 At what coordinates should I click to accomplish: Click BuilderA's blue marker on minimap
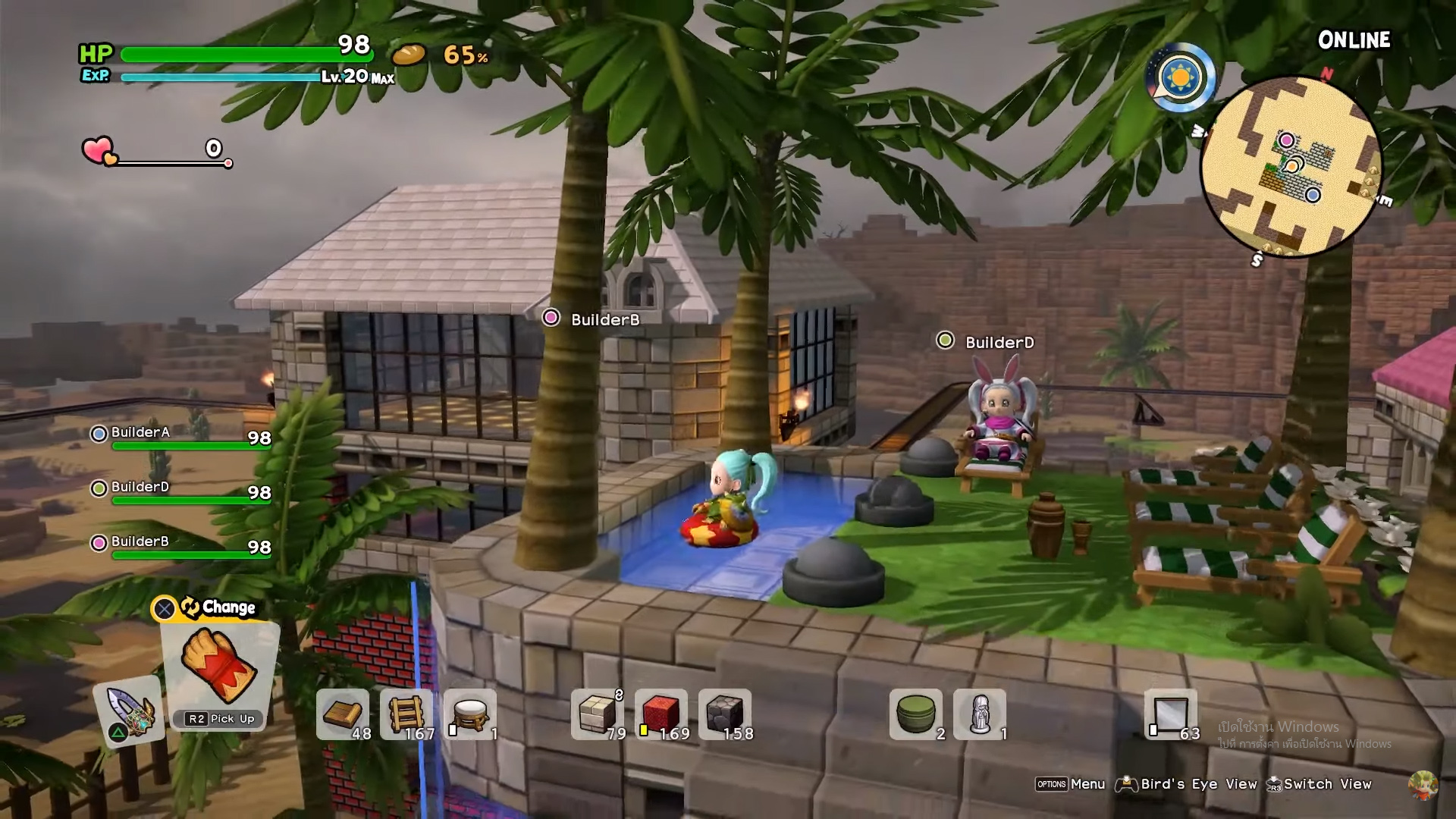tap(1313, 195)
